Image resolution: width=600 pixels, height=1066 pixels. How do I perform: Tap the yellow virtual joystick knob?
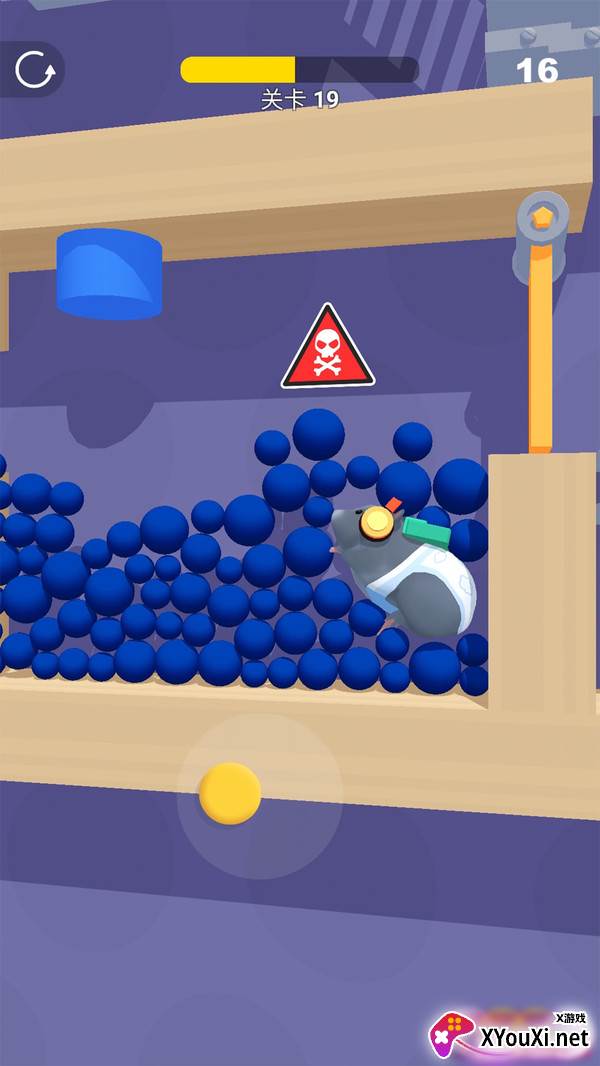(230, 793)
